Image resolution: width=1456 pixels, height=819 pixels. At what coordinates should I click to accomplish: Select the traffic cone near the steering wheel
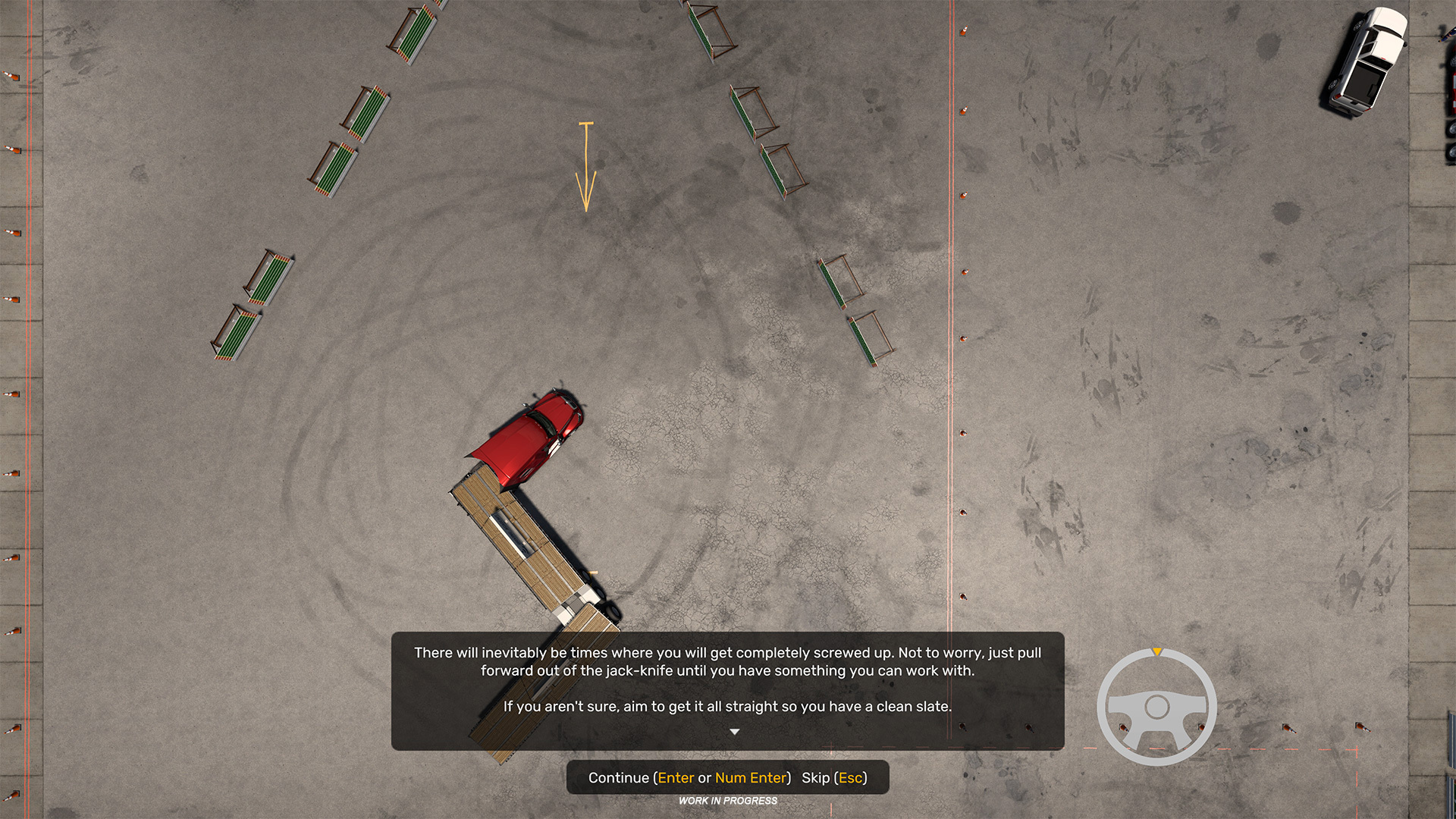point(1123,729)
